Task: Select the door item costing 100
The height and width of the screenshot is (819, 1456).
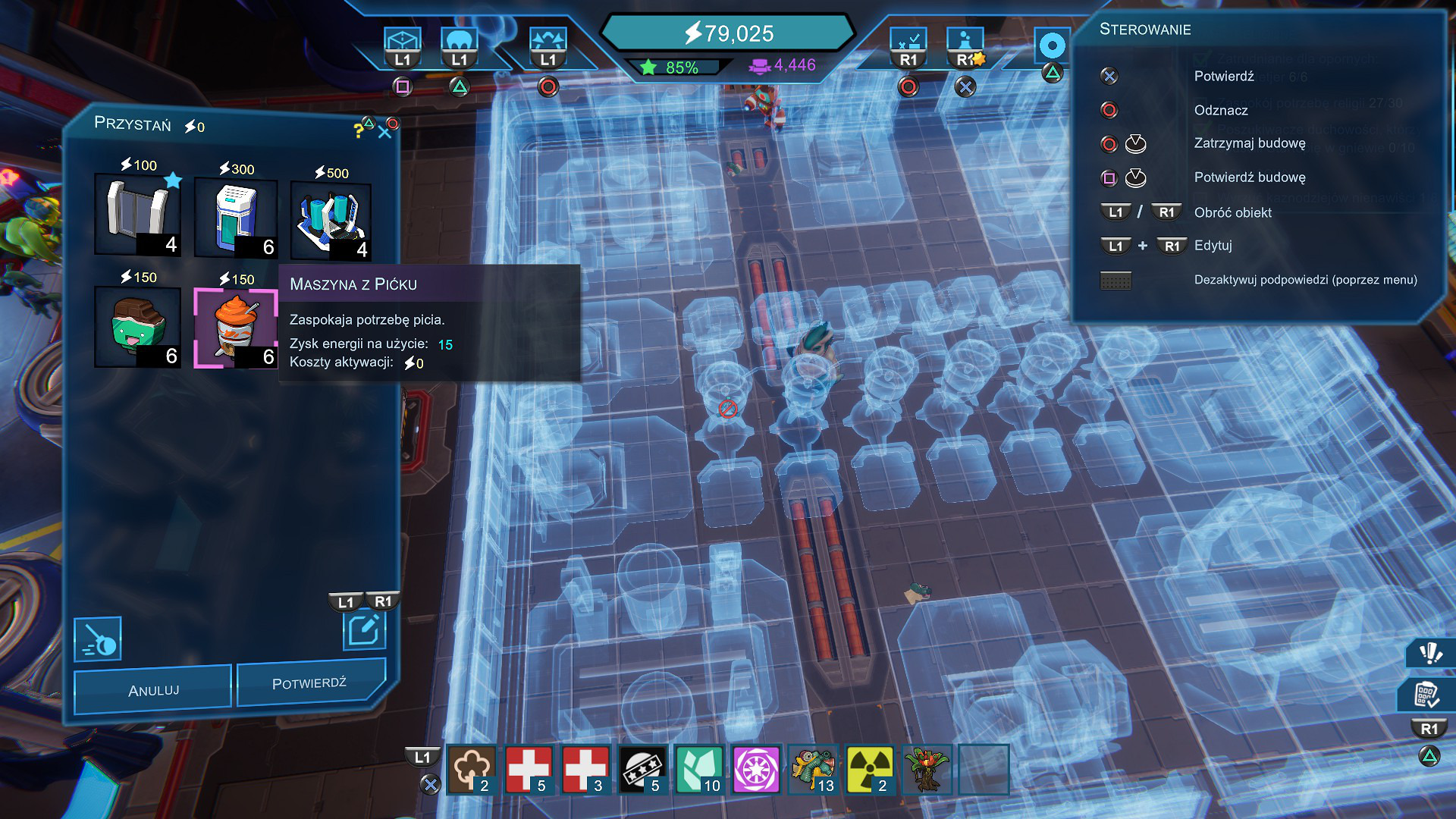Action: point(137,214)
